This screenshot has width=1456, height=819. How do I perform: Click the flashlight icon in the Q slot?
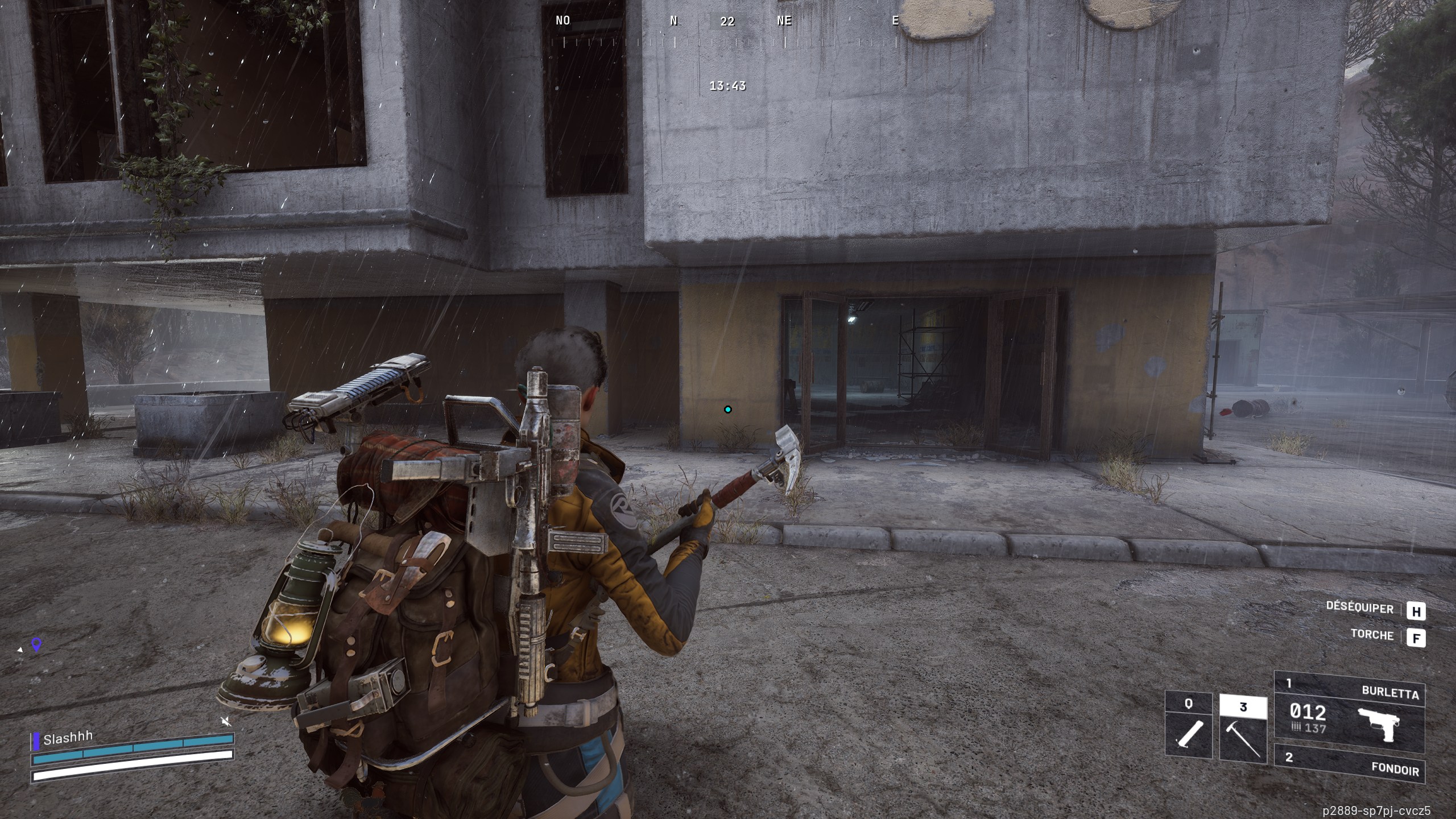pos(1189,734)
